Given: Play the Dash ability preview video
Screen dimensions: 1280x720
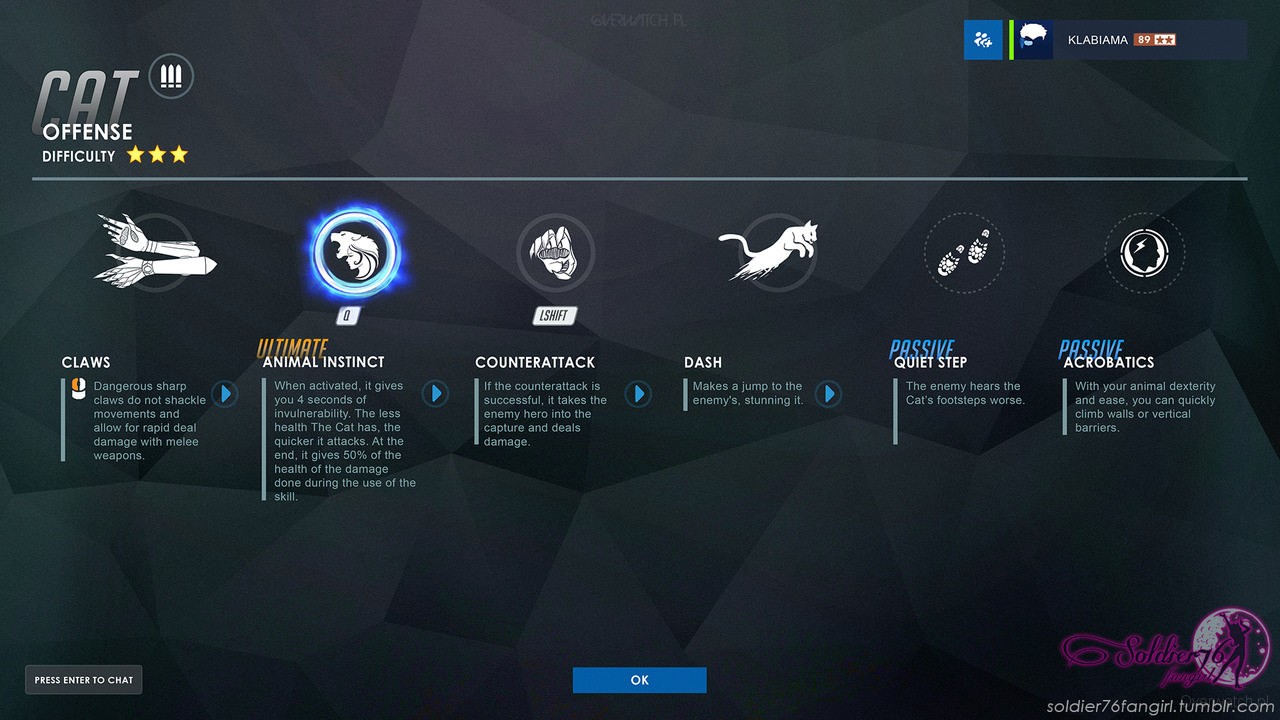Looking at the screenshot, I should pos(828,393).
